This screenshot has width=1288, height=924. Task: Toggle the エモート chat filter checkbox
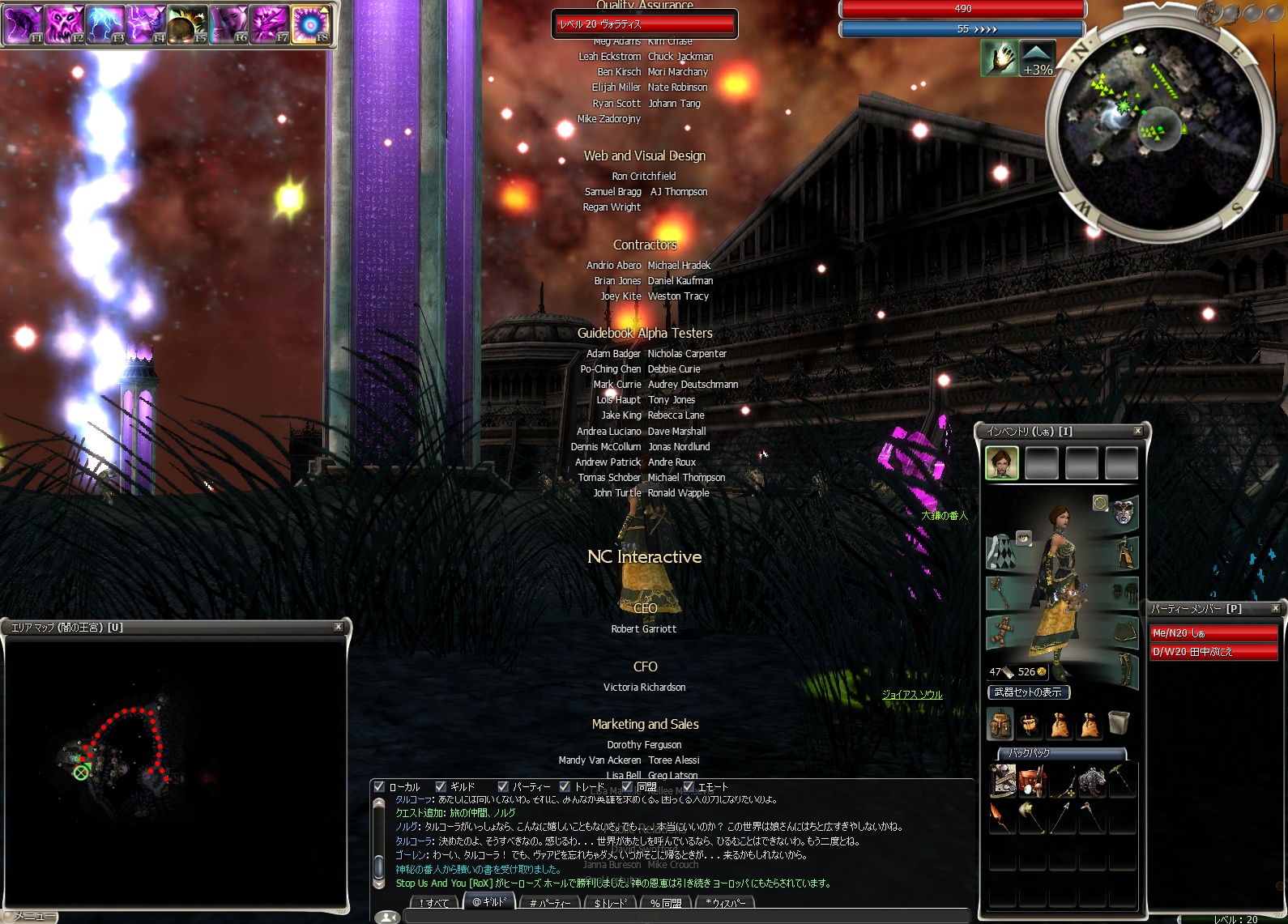coord(689,786)
